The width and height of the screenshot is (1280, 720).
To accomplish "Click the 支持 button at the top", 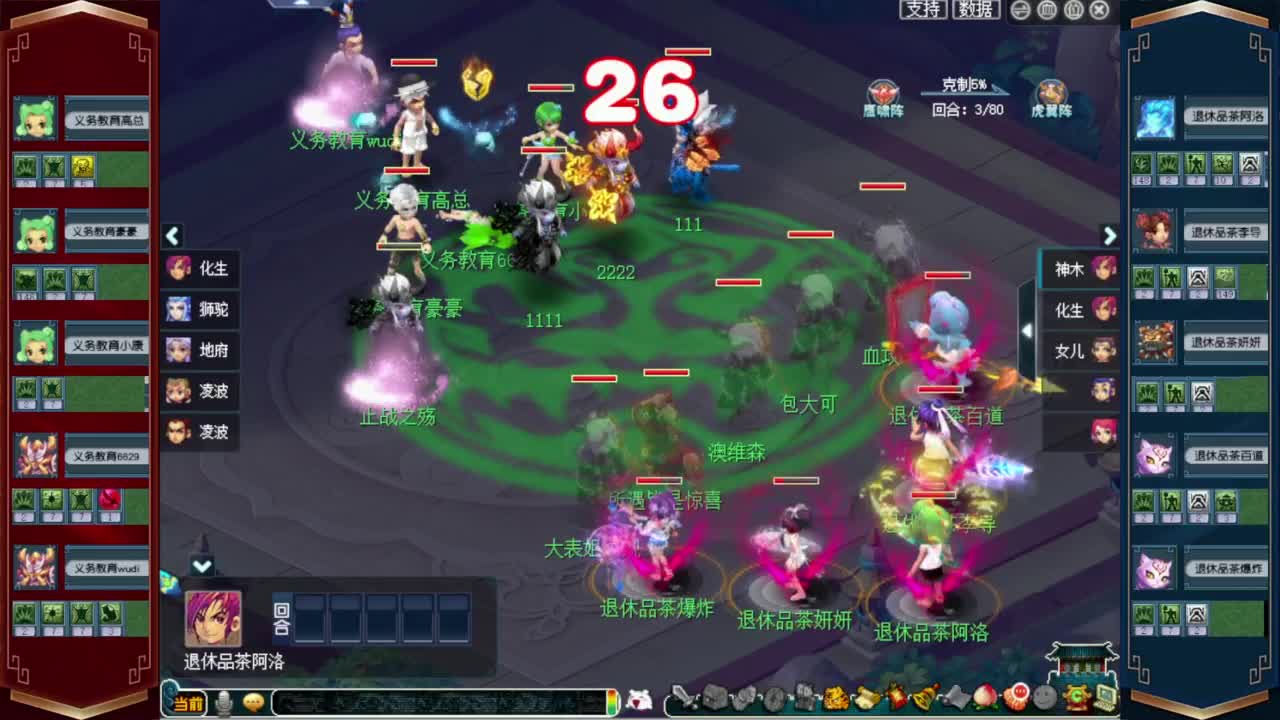I will 922,11.
